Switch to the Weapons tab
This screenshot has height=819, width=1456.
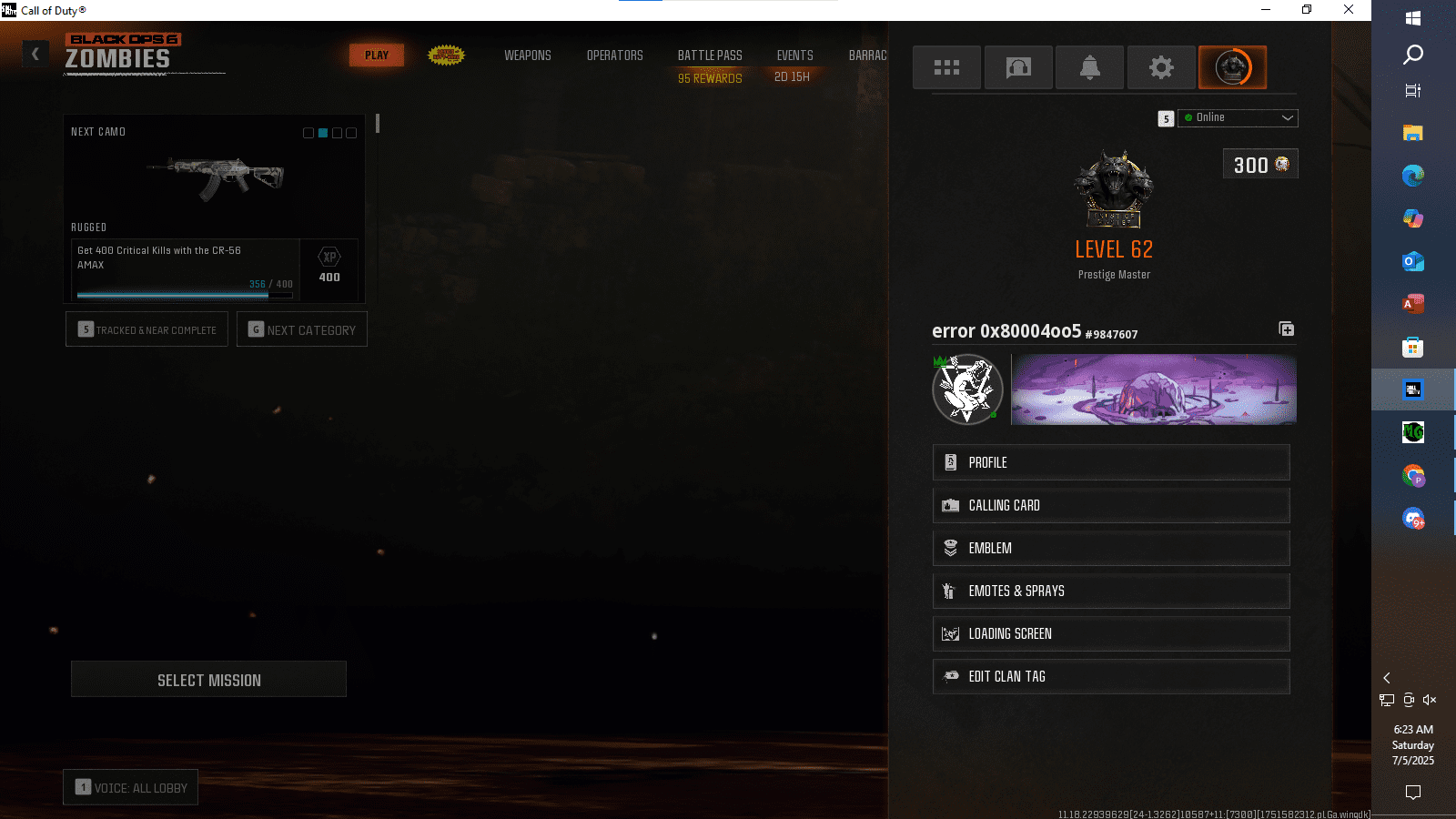coord(528,56)
